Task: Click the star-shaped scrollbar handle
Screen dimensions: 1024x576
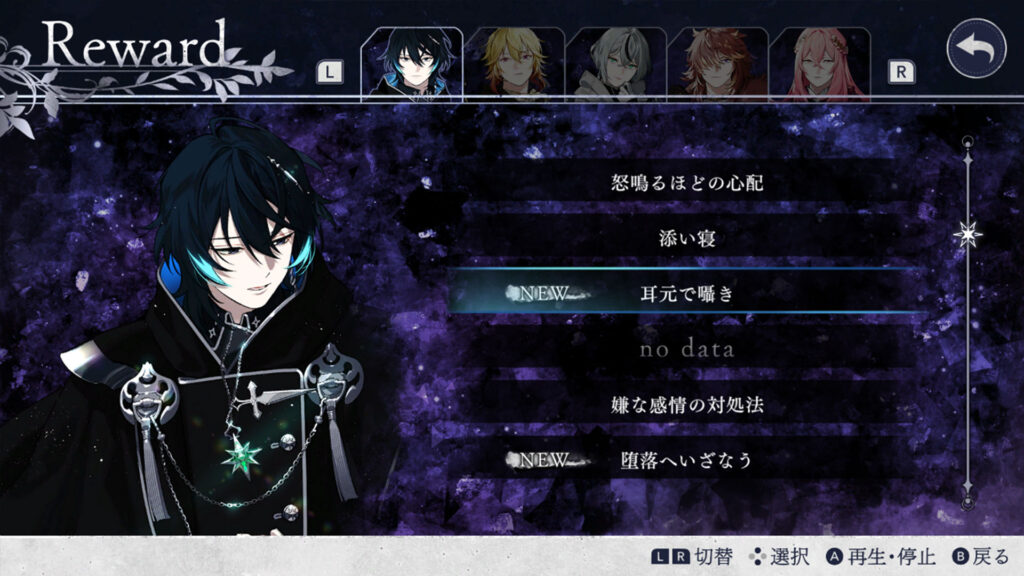Action: [x=967, y=234]
